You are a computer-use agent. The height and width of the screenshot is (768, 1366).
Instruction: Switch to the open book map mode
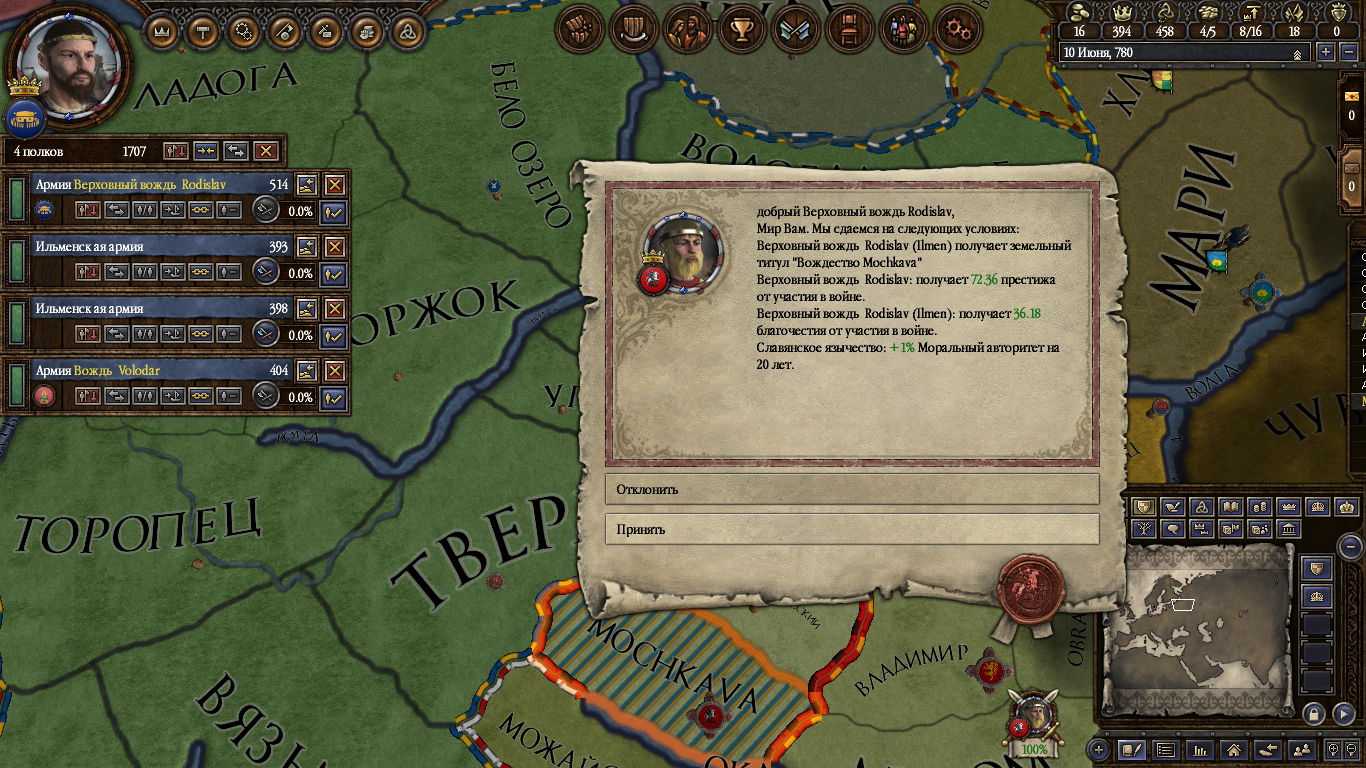point(1231,507)
